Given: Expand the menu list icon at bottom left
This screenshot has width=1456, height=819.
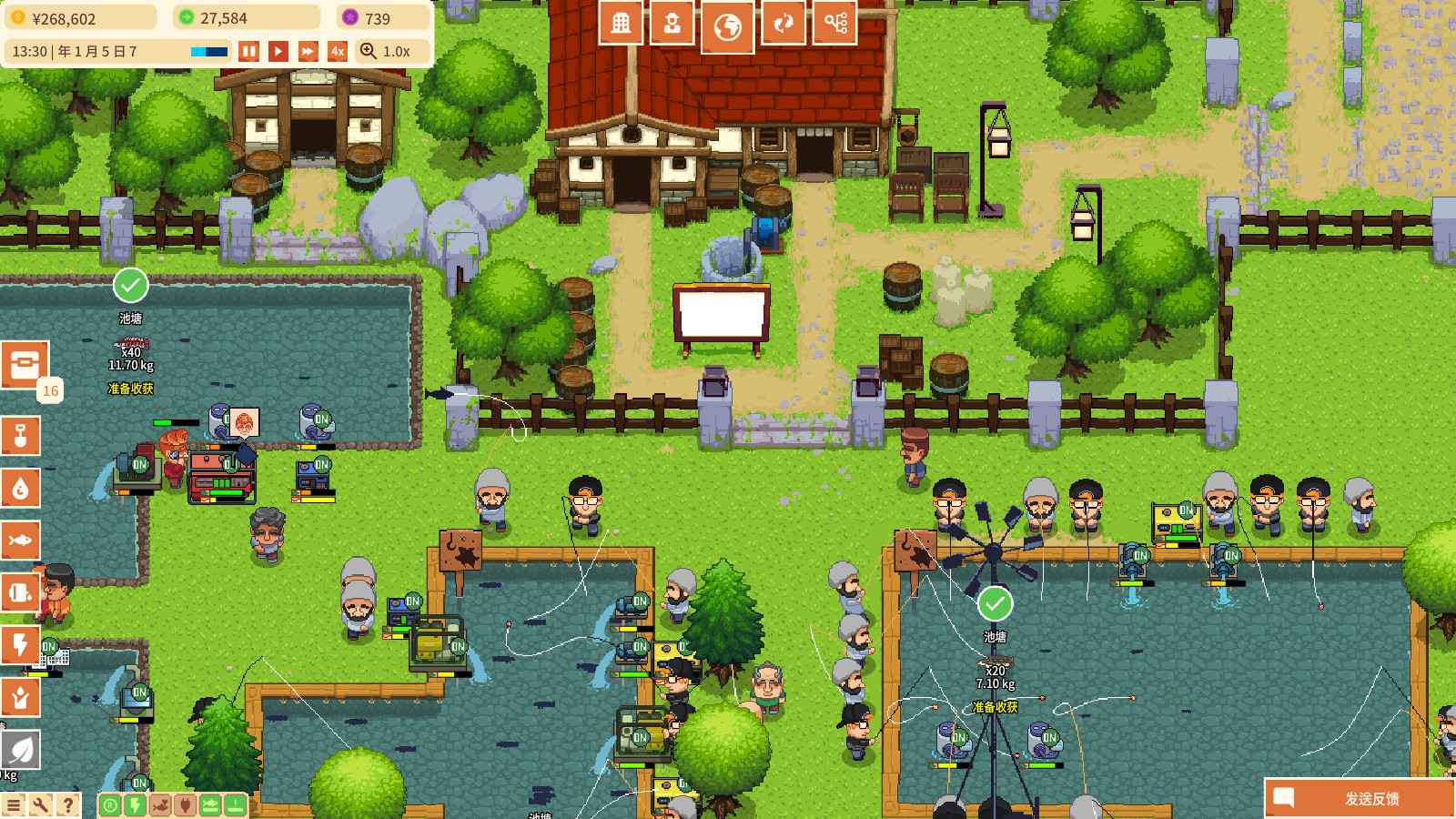Looking at the screenshot, I should (x=15, y=804).
